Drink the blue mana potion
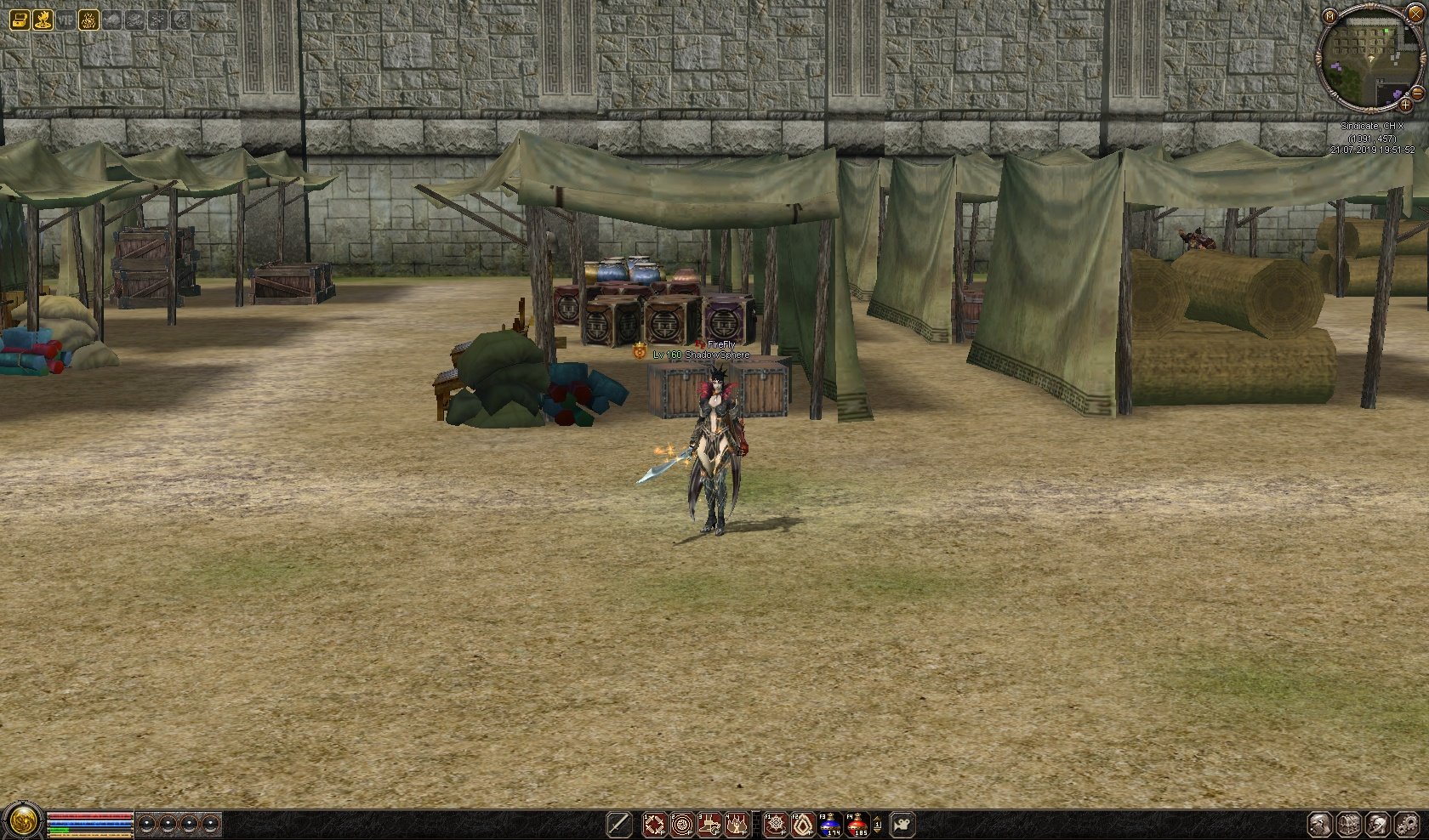 (830, 824)
